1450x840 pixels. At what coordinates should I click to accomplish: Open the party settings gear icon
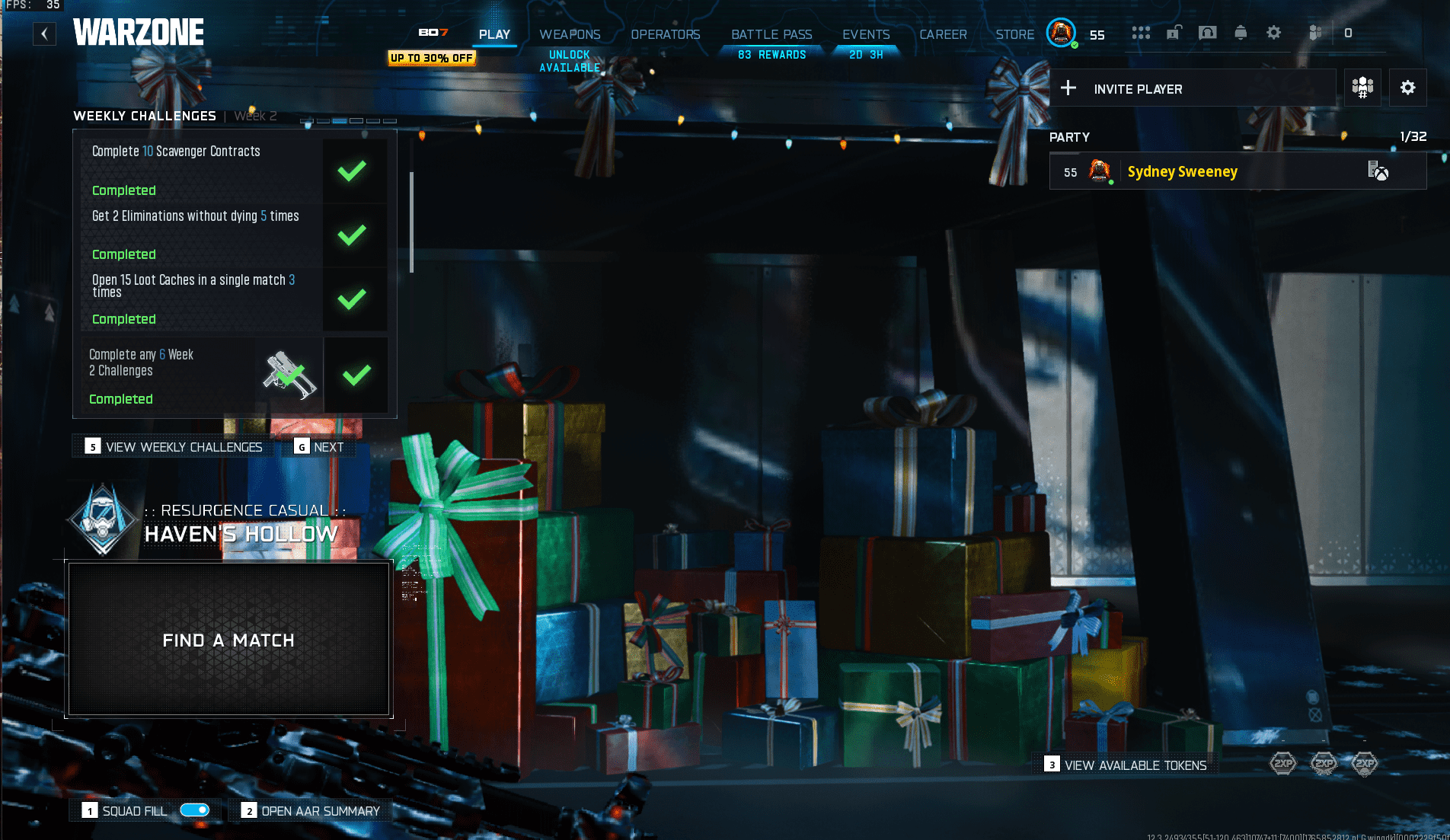[x=1407, y=88]
